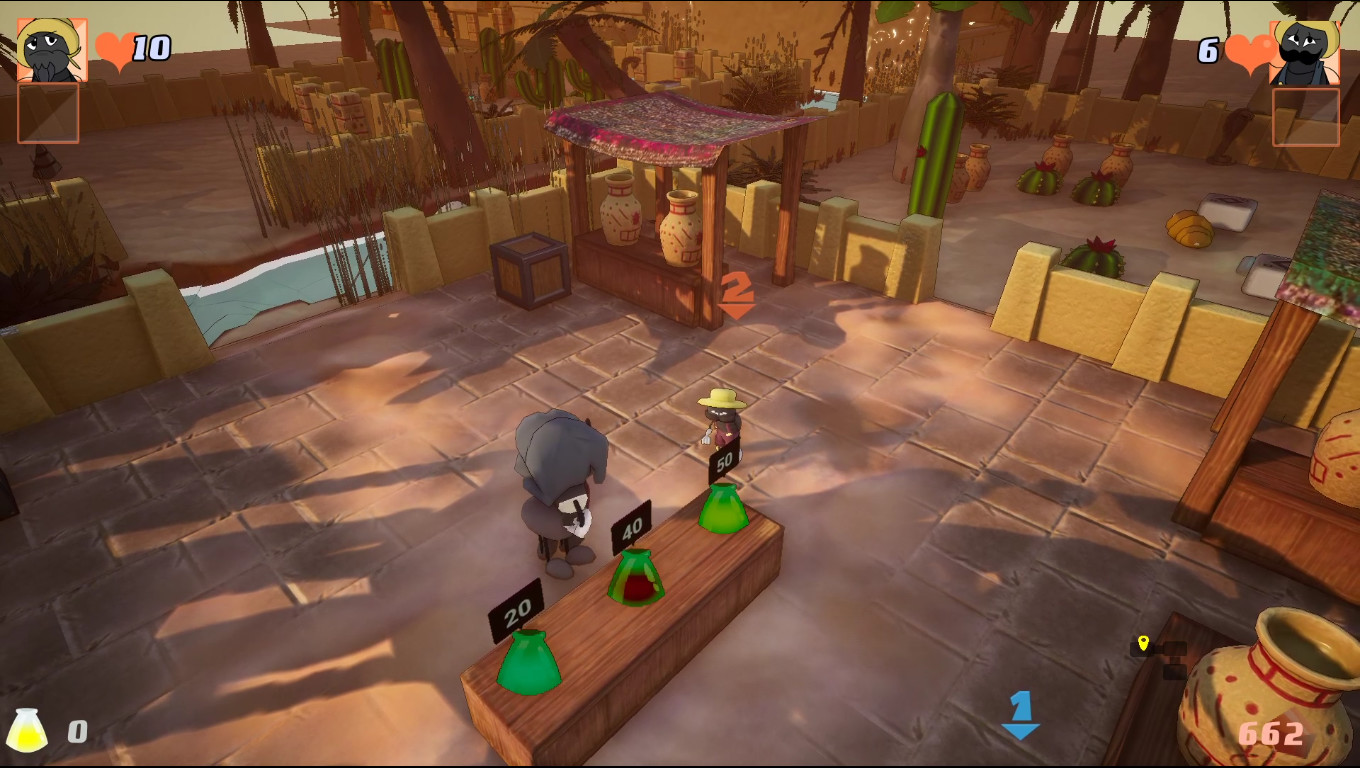Click the orange down arrow above the stall

[x=737, y=310]
